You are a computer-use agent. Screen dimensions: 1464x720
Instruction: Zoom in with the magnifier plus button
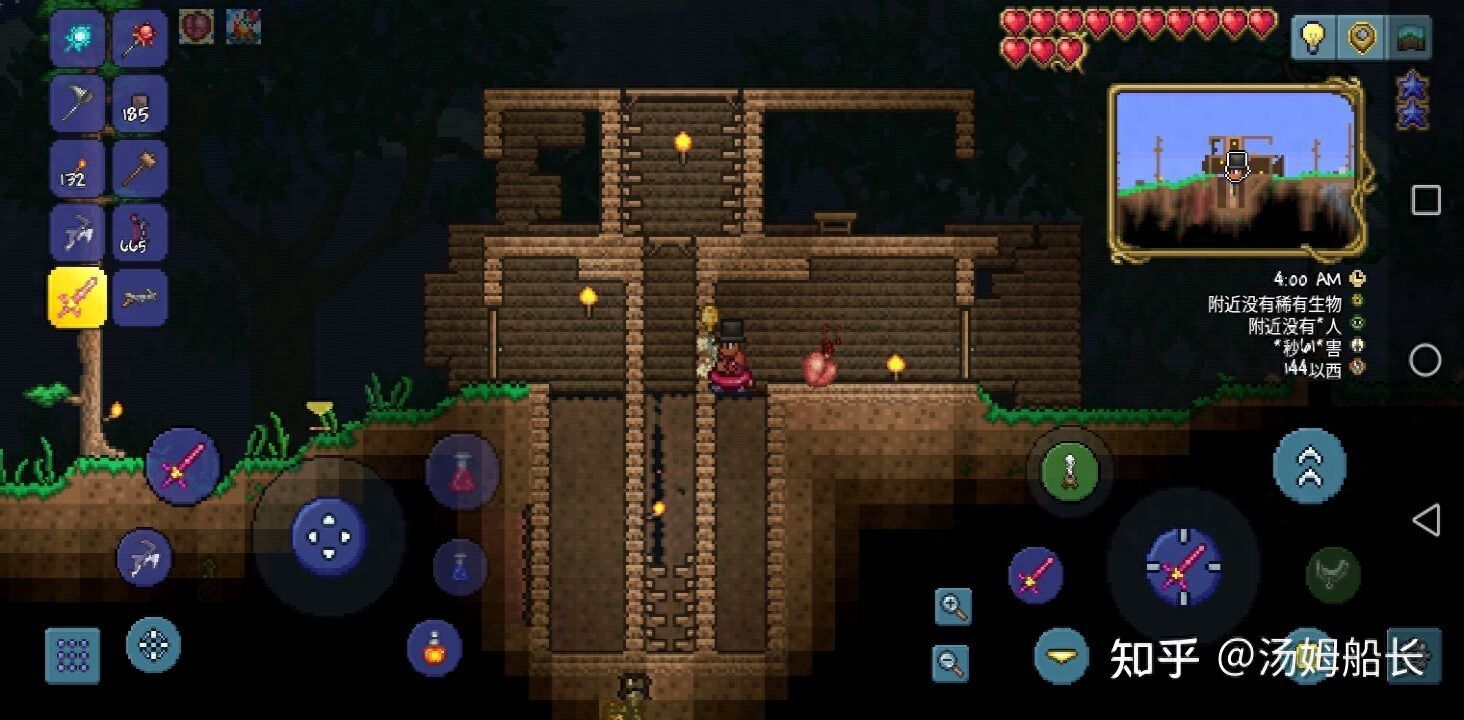pos(953,606)
